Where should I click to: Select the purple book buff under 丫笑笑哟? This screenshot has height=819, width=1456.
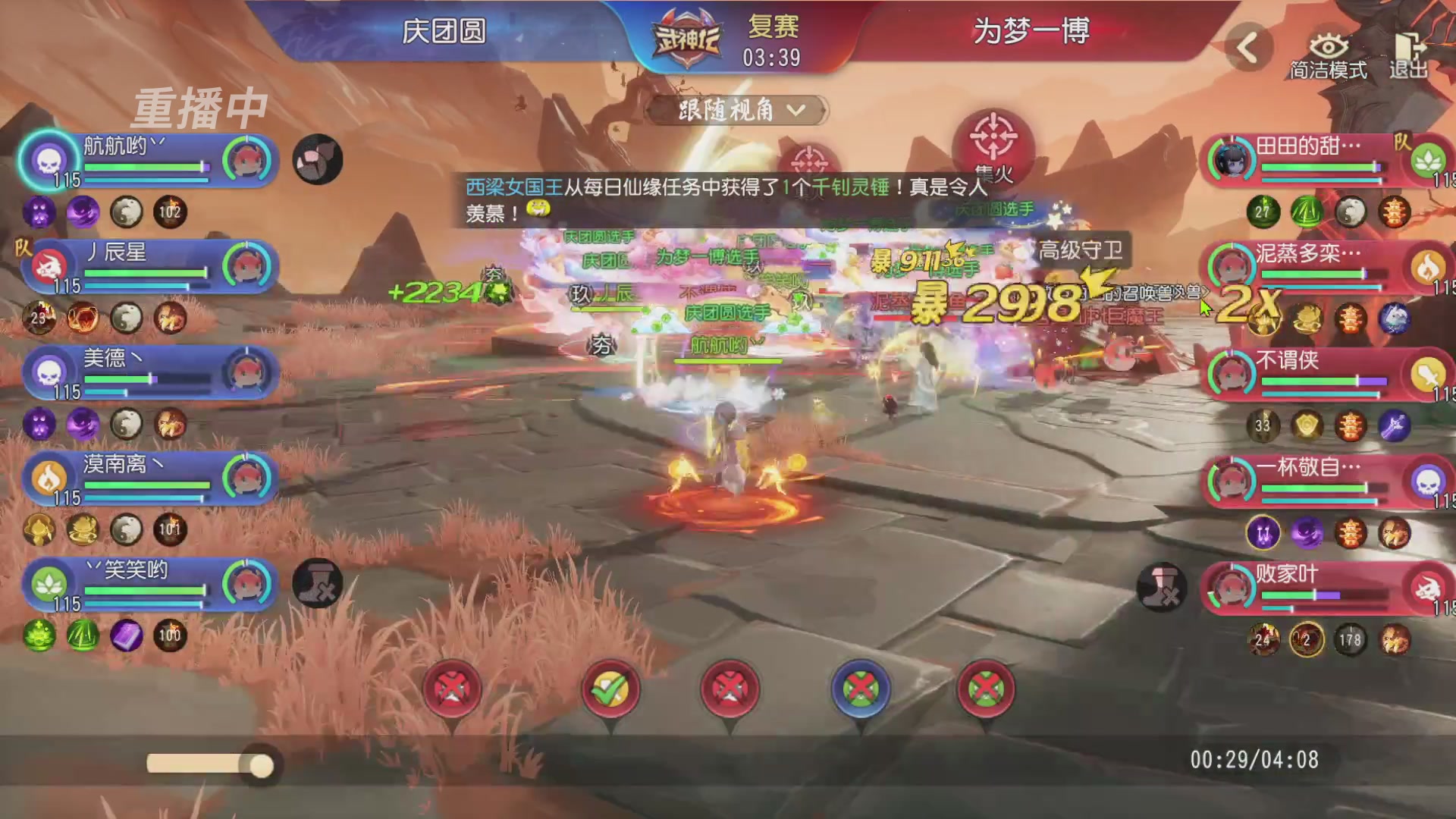tap(125, 637)
